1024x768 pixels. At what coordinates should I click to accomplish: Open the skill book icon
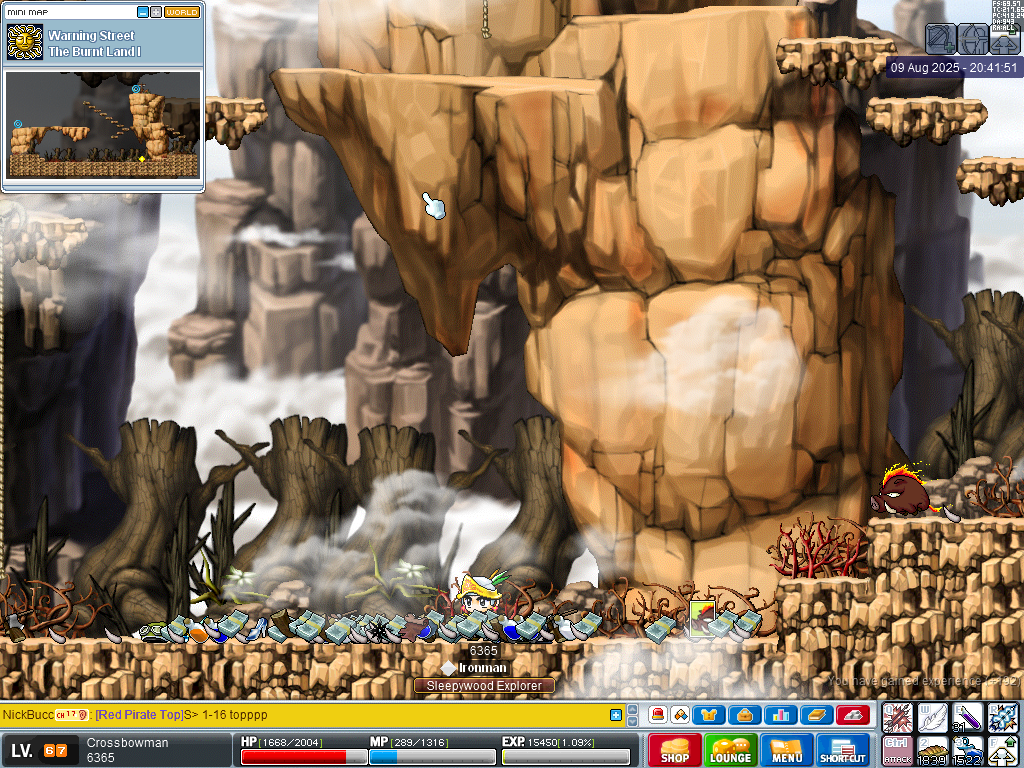817,715
